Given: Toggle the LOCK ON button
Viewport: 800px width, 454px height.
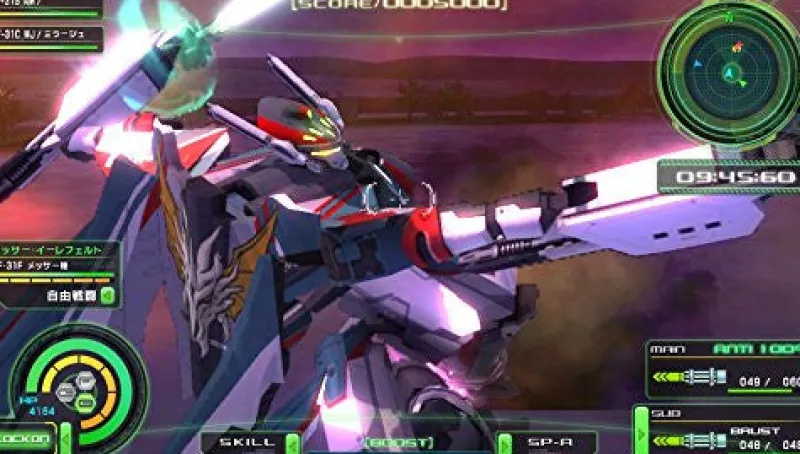Looking at the screenshot, I should coord(26,438).
